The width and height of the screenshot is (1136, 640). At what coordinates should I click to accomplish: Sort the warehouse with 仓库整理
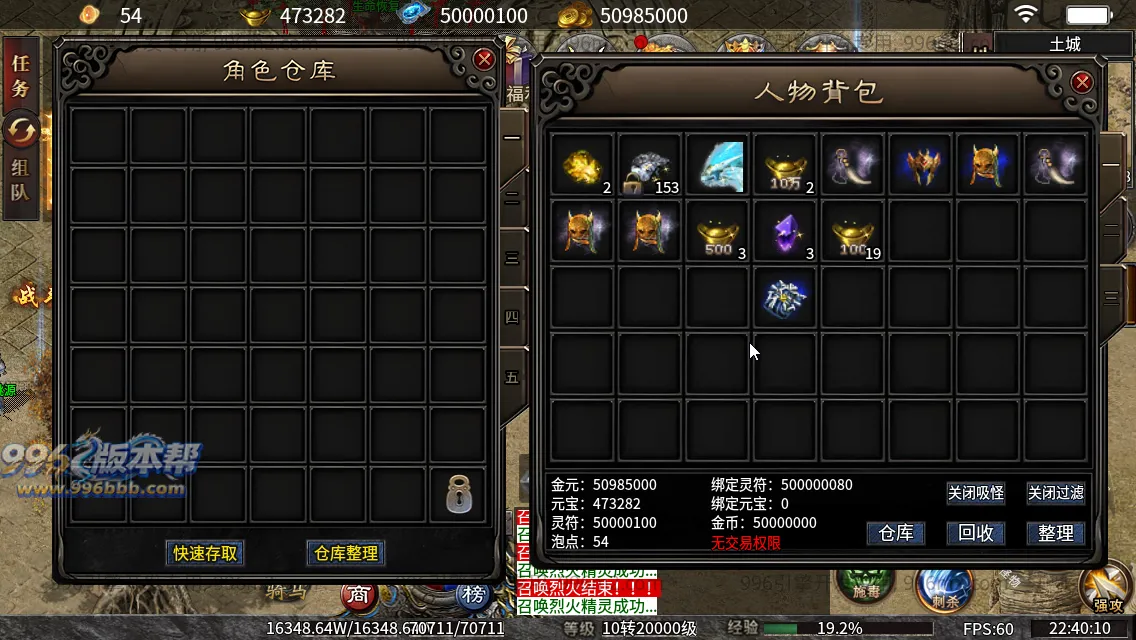(346, 553)
